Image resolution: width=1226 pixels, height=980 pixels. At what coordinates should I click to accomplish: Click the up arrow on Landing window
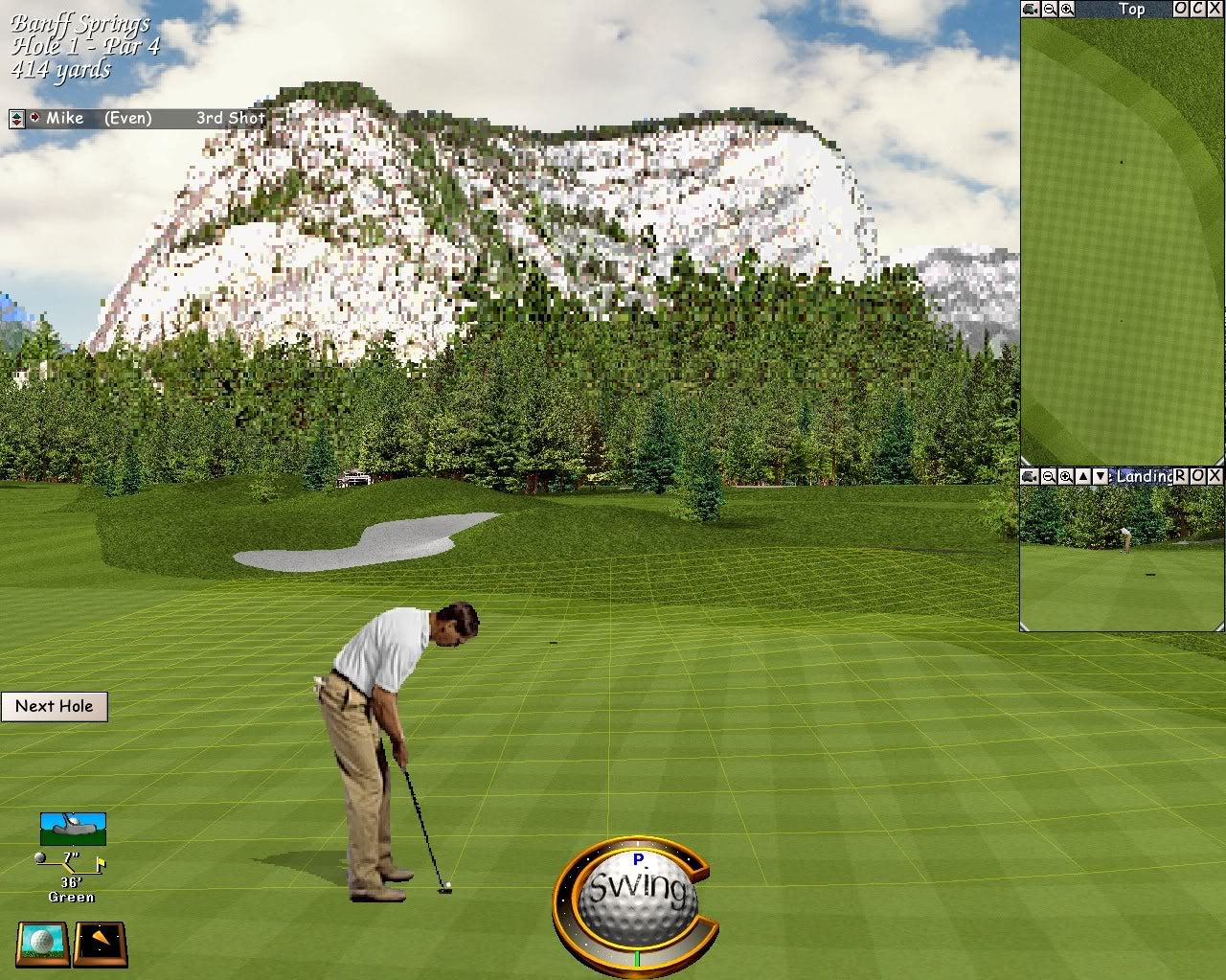click(1083, 476)
